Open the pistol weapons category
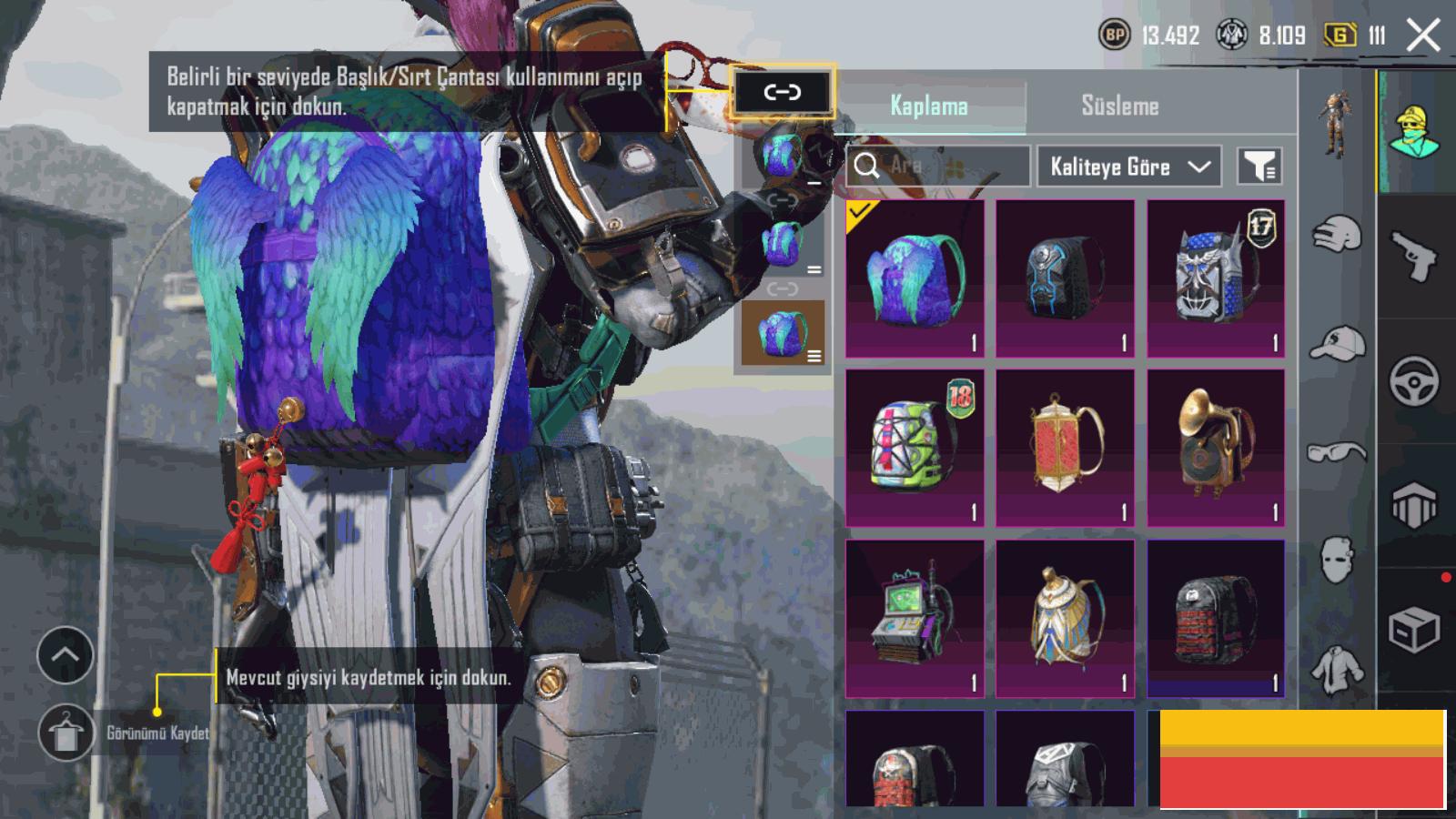1456x819 pixels. 1414,257
